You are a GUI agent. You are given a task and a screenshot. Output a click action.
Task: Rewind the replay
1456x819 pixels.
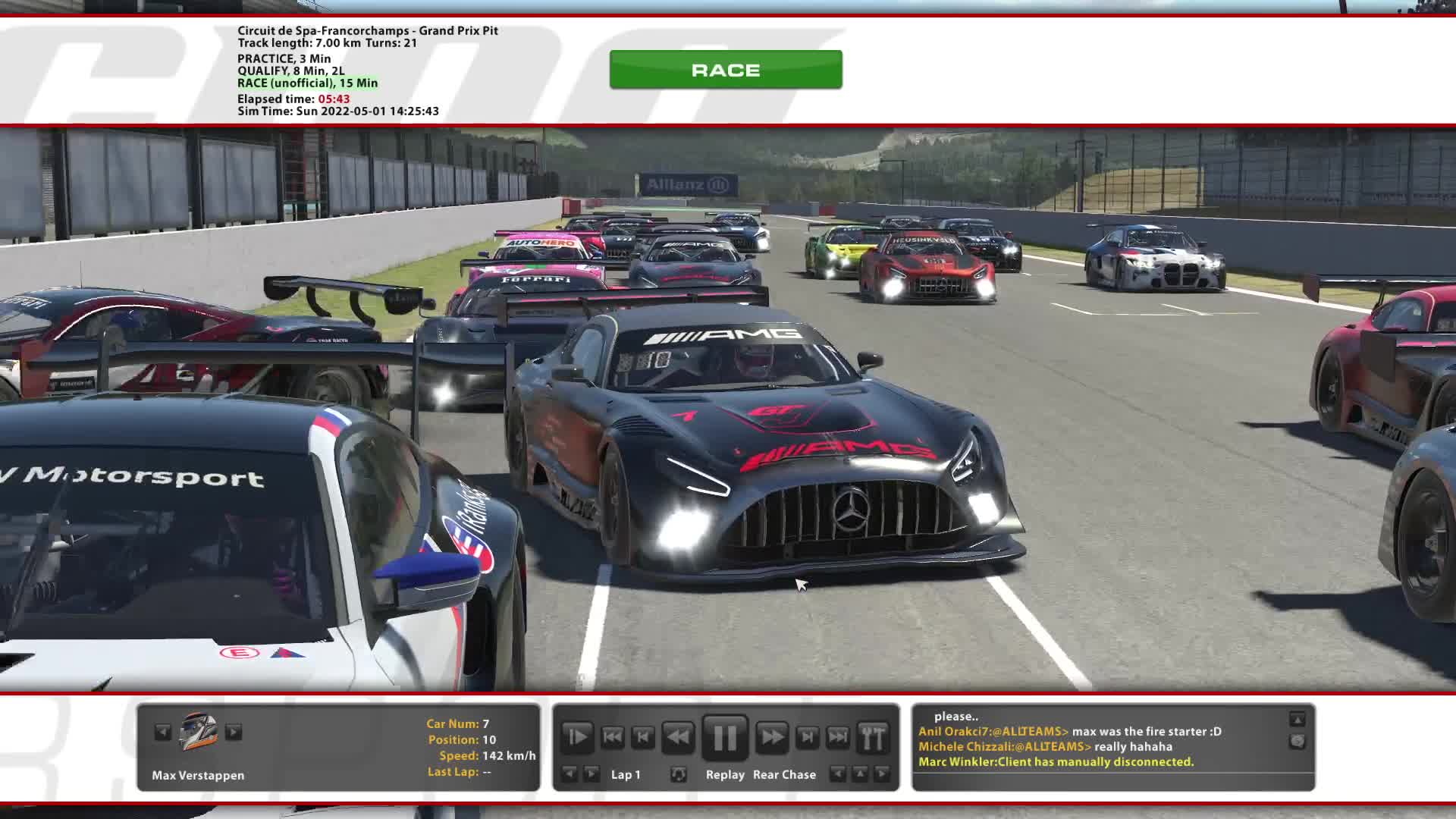point(678,737)
